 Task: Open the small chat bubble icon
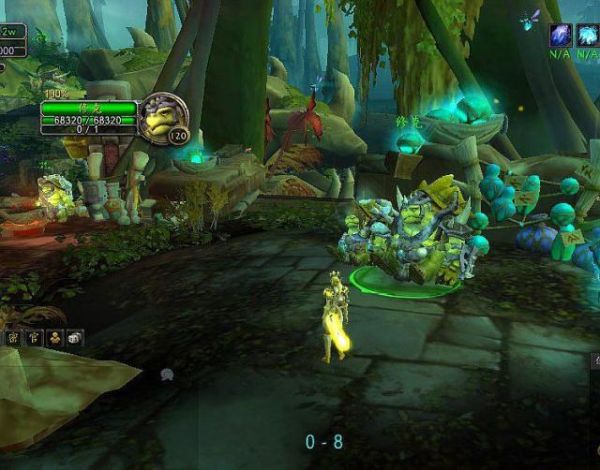coord(167,375)
